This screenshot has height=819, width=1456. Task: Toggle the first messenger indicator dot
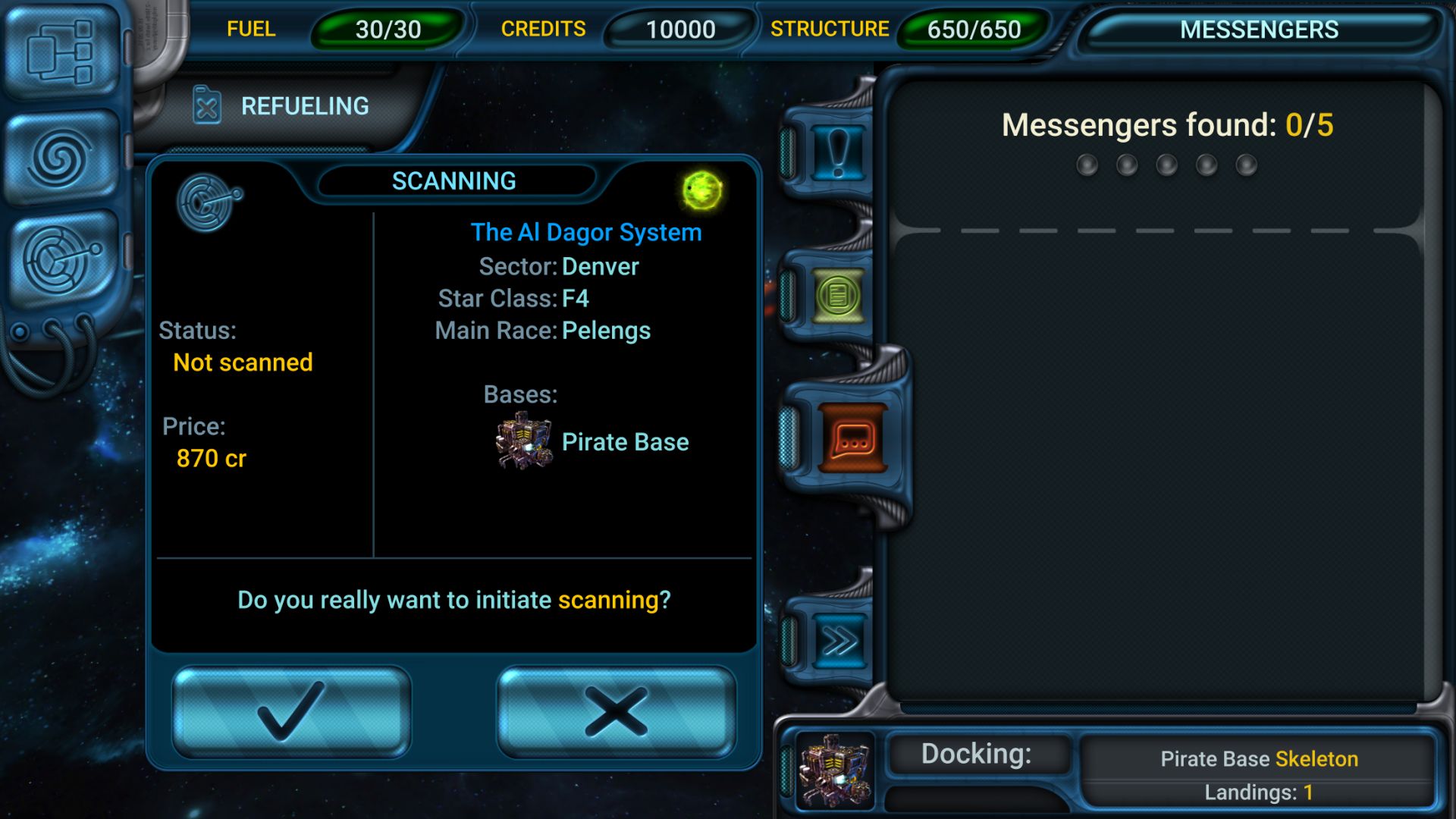click(1087, 165)
